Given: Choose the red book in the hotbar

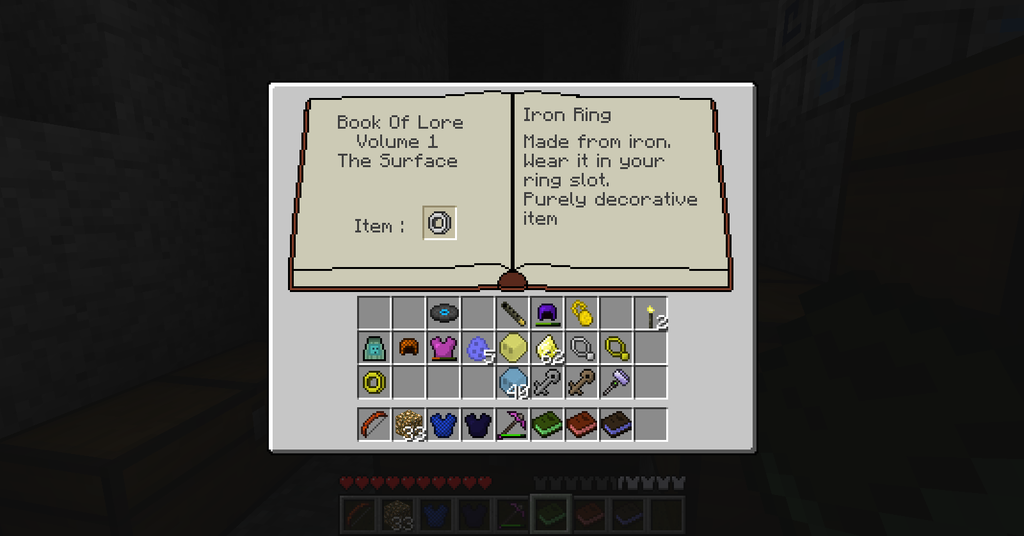Looking at the screenshot, I should 581,424.
